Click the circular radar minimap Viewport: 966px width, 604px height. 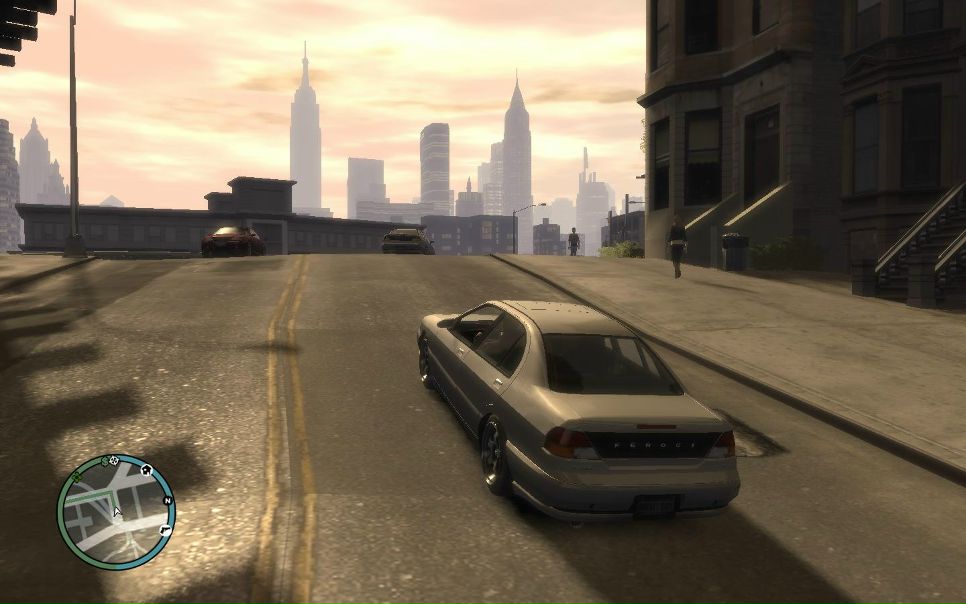116,512
